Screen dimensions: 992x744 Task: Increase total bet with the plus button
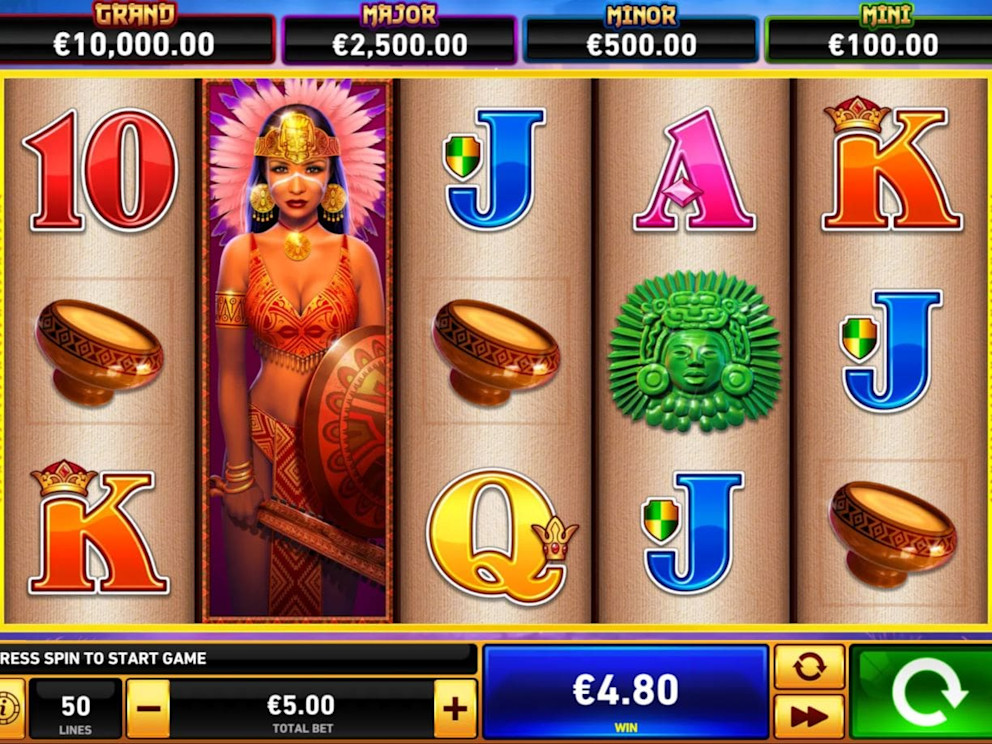click(x=455, y=709)
